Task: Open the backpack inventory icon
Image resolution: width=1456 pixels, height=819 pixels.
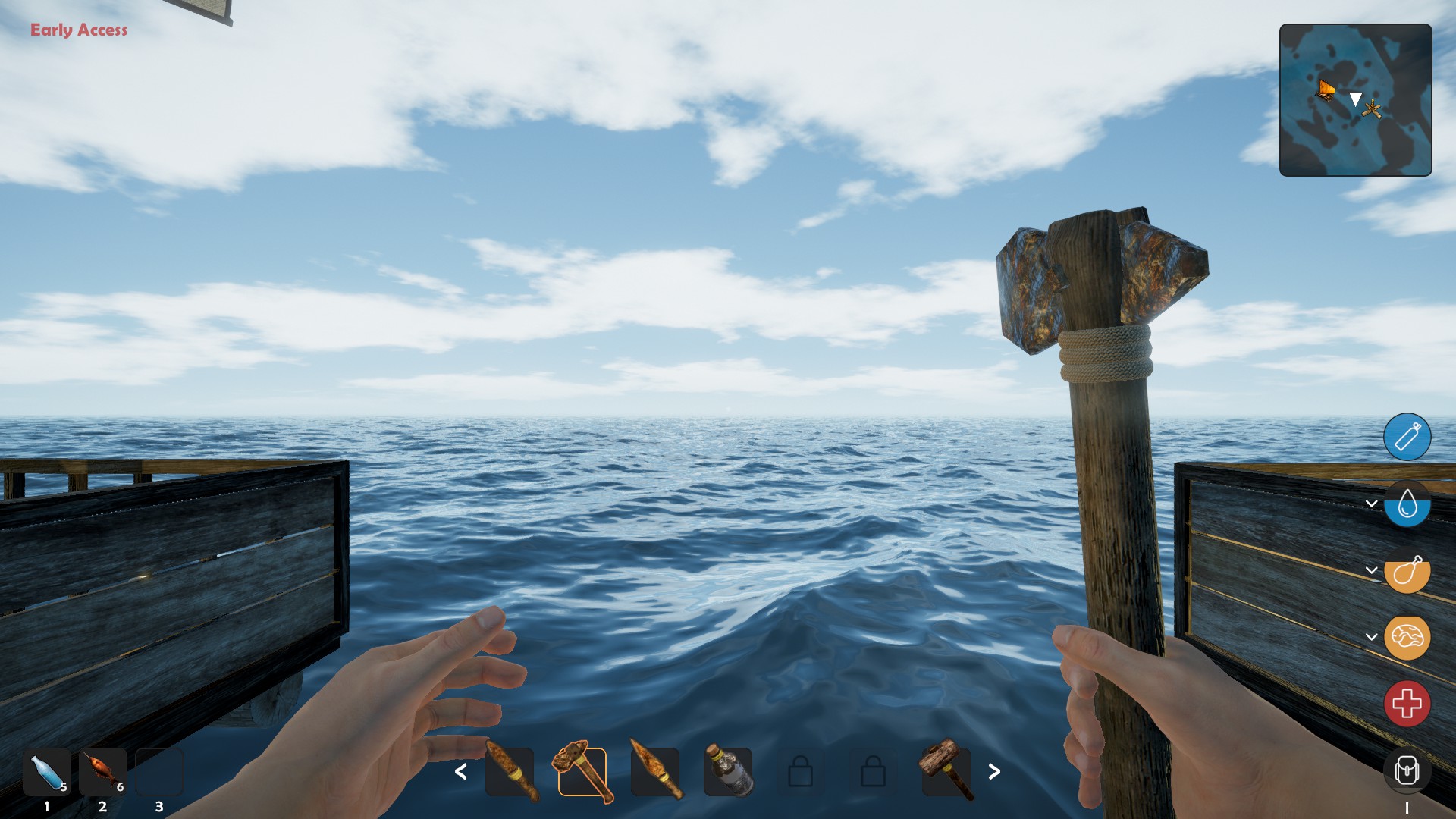Action: [1407, 770]
